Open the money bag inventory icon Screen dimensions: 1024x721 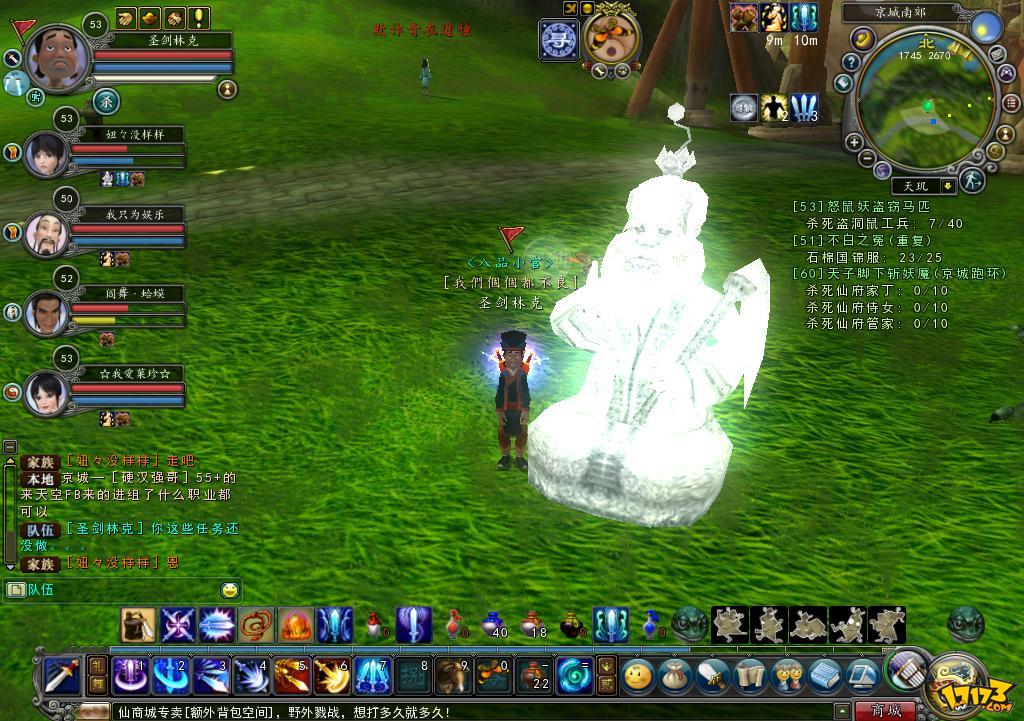pyautogui.click(x=675, y=675)
